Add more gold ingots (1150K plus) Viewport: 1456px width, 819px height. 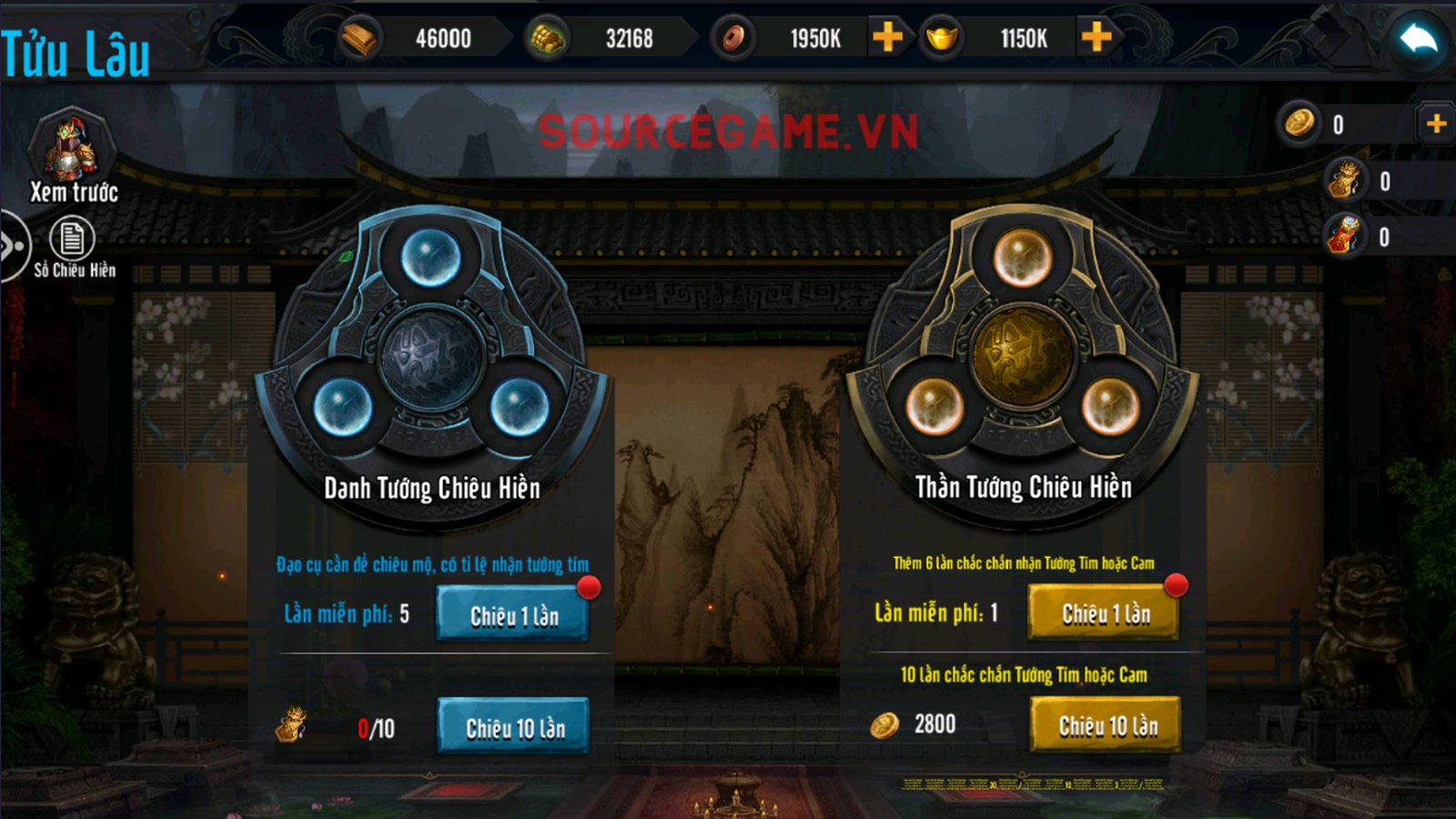pyautogui.click(x=1097, y=37)
